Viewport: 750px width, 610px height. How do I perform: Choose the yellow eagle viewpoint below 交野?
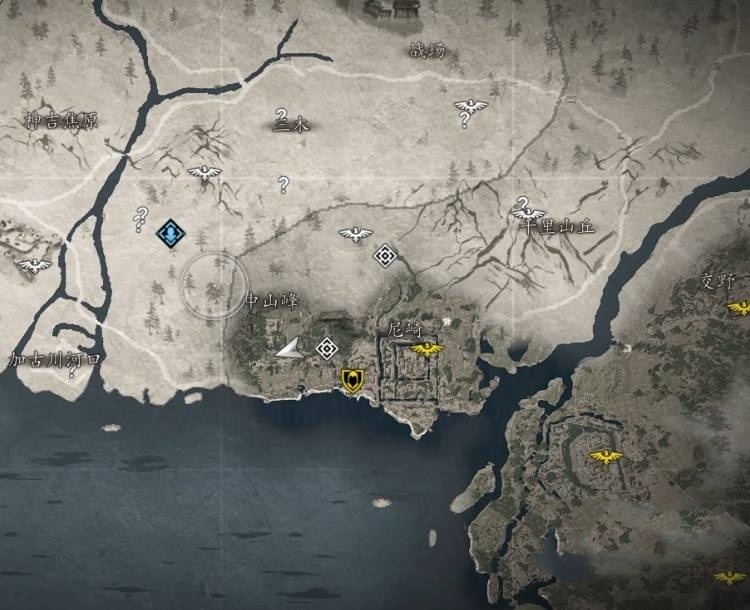pos(740,308)
